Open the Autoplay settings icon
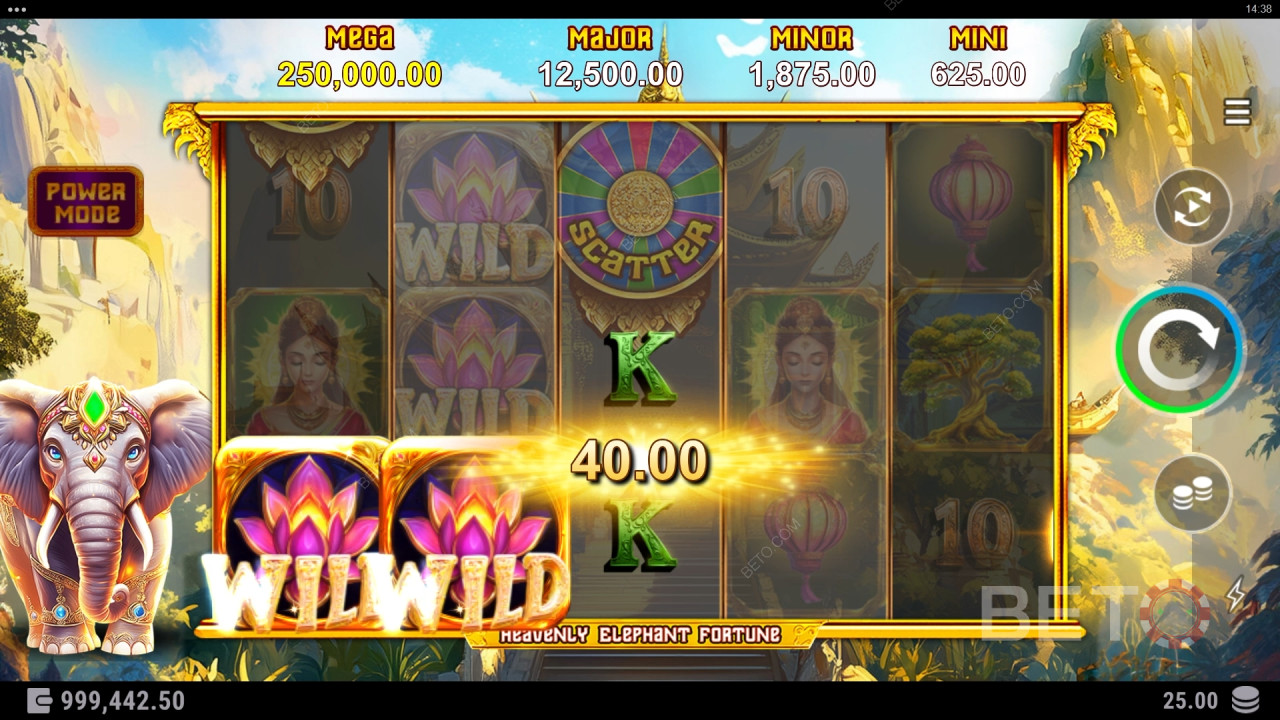Viewport: 1280px width, 720px height. (x=1192, y=207)
